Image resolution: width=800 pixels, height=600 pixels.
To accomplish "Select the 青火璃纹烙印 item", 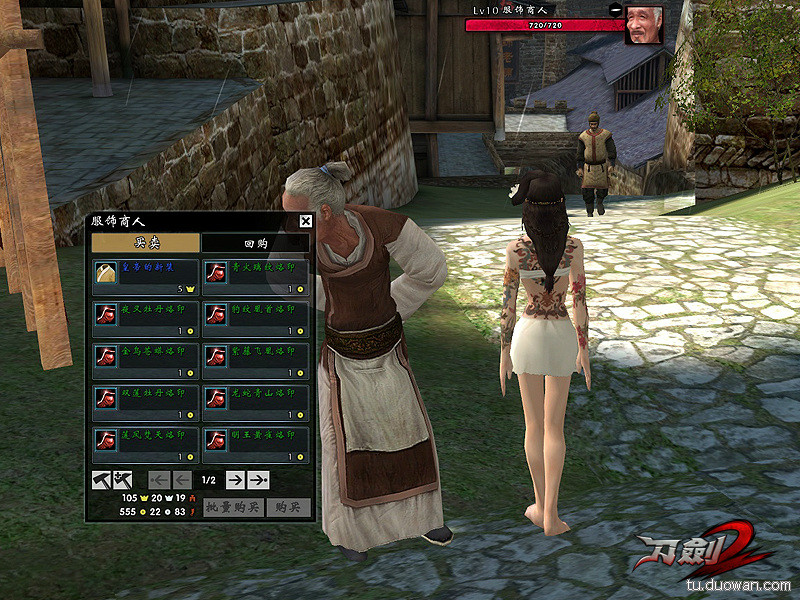I will coord(255,276).
